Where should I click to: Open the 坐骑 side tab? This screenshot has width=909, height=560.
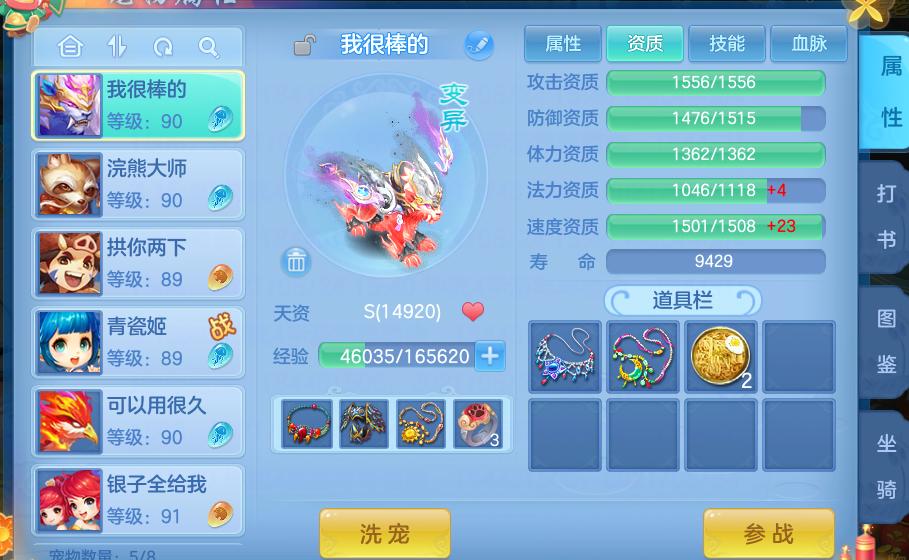[x=886, y=467]
